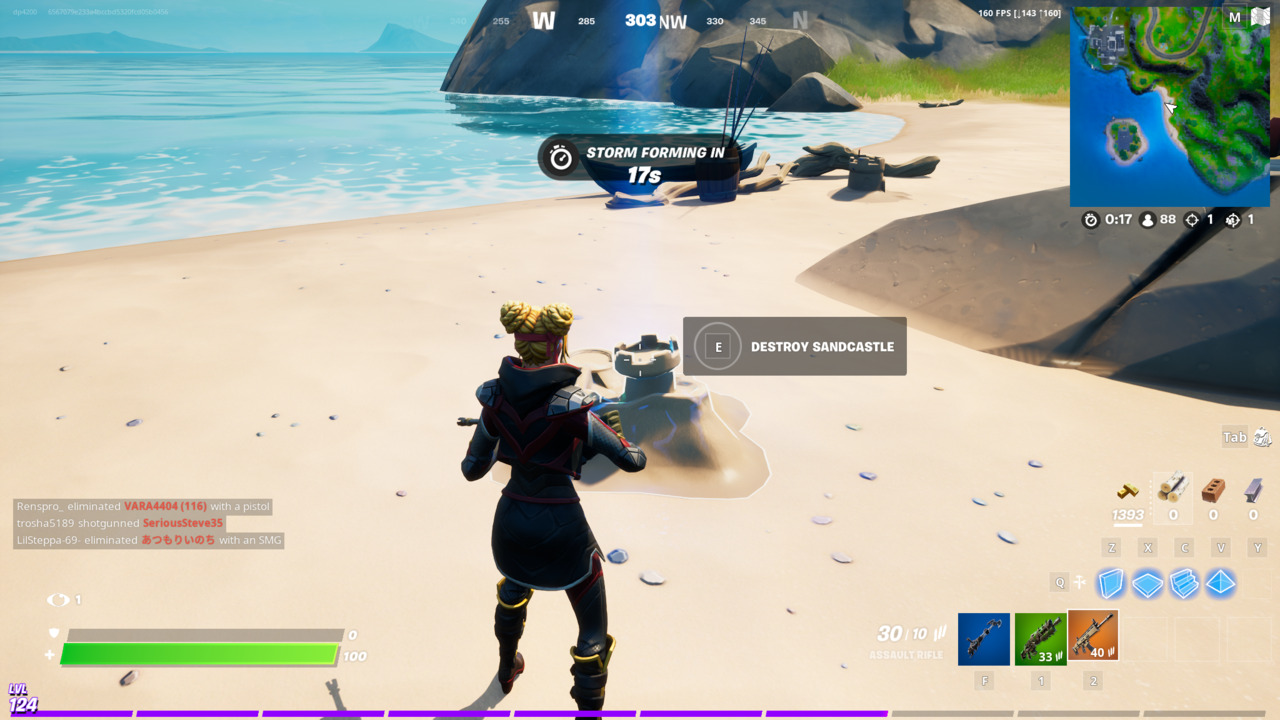Select the Stairs build piece icon
This screenshot has width=1280, height=720.
[x=1184, y=583]
